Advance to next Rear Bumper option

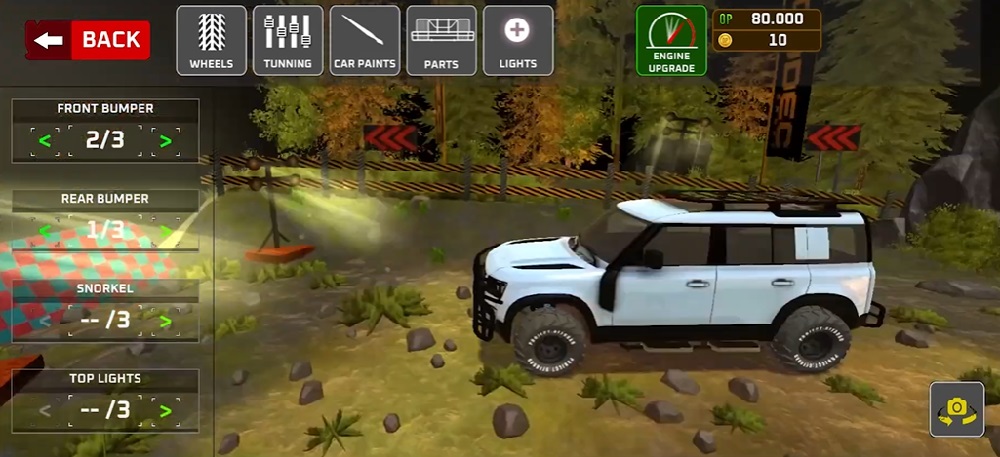click(166, 232)
